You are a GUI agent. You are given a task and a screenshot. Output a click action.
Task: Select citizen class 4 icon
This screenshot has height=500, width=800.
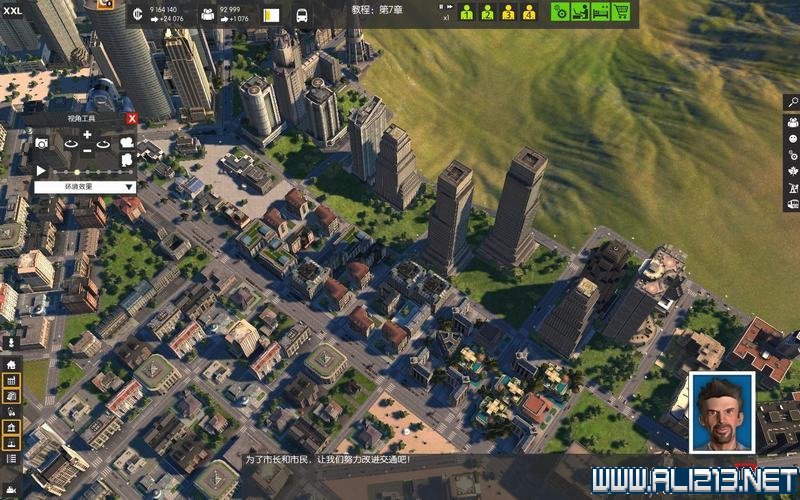click(x=529, y=13)
